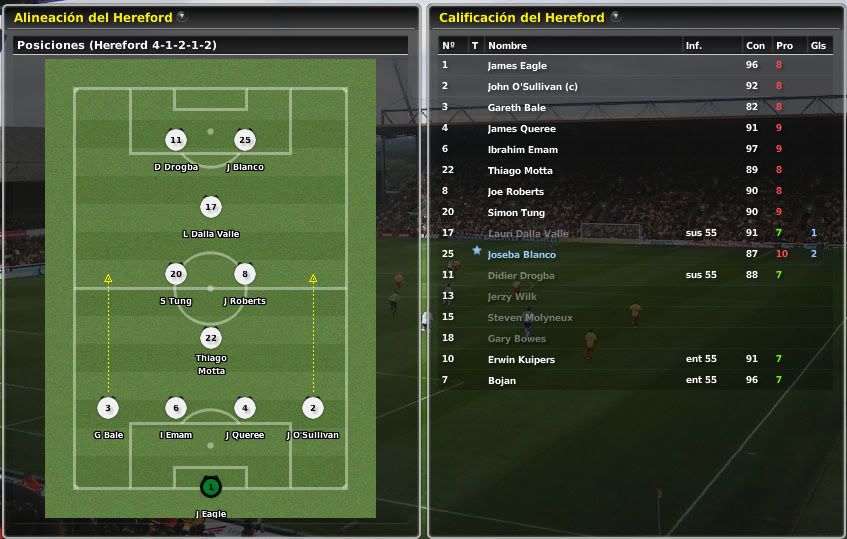Sort the list by Gls column
Image resolution: width=847 pixels, height=539 pixels.
(x=817, y=46)
